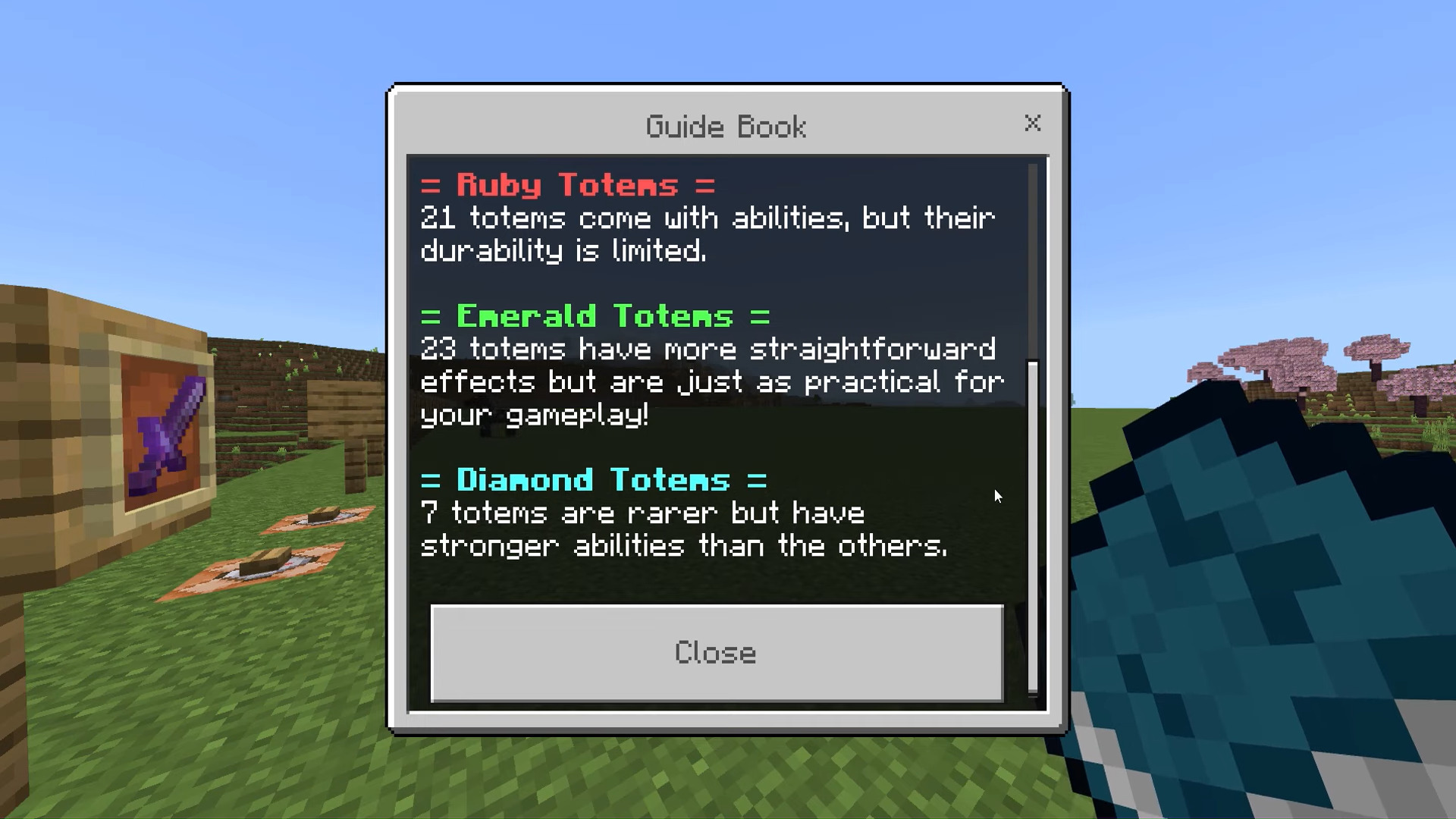
Task: Select the Diamond Totems heading
Action: (x=594, y=479)
